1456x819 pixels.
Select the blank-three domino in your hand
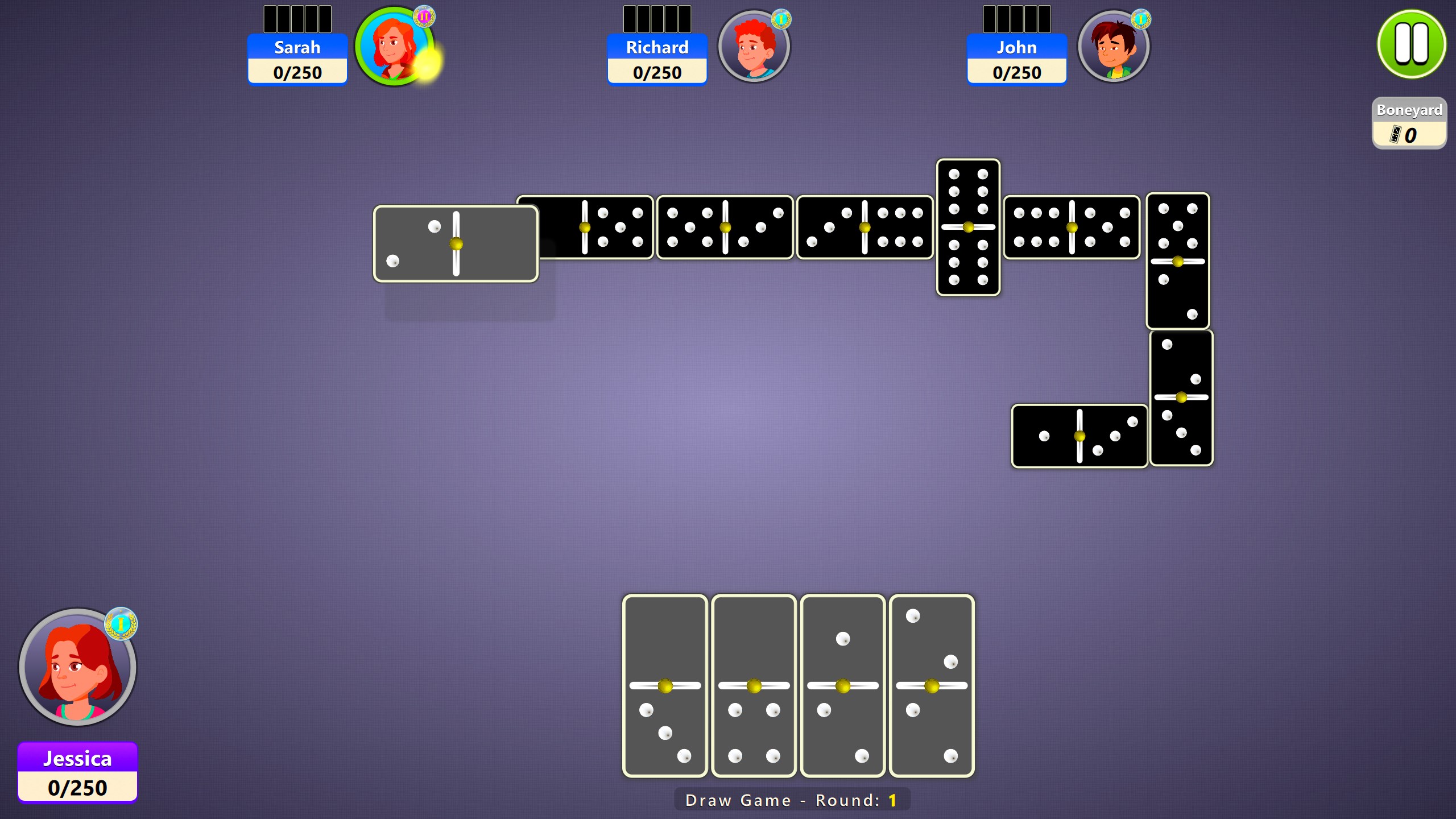coord(665,685)
